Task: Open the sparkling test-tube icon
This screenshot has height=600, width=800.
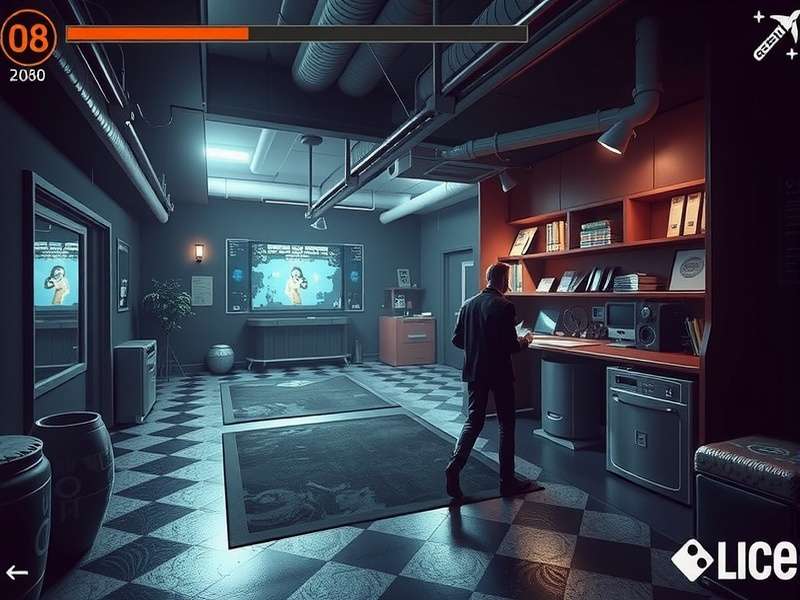Action: (774, 34)
